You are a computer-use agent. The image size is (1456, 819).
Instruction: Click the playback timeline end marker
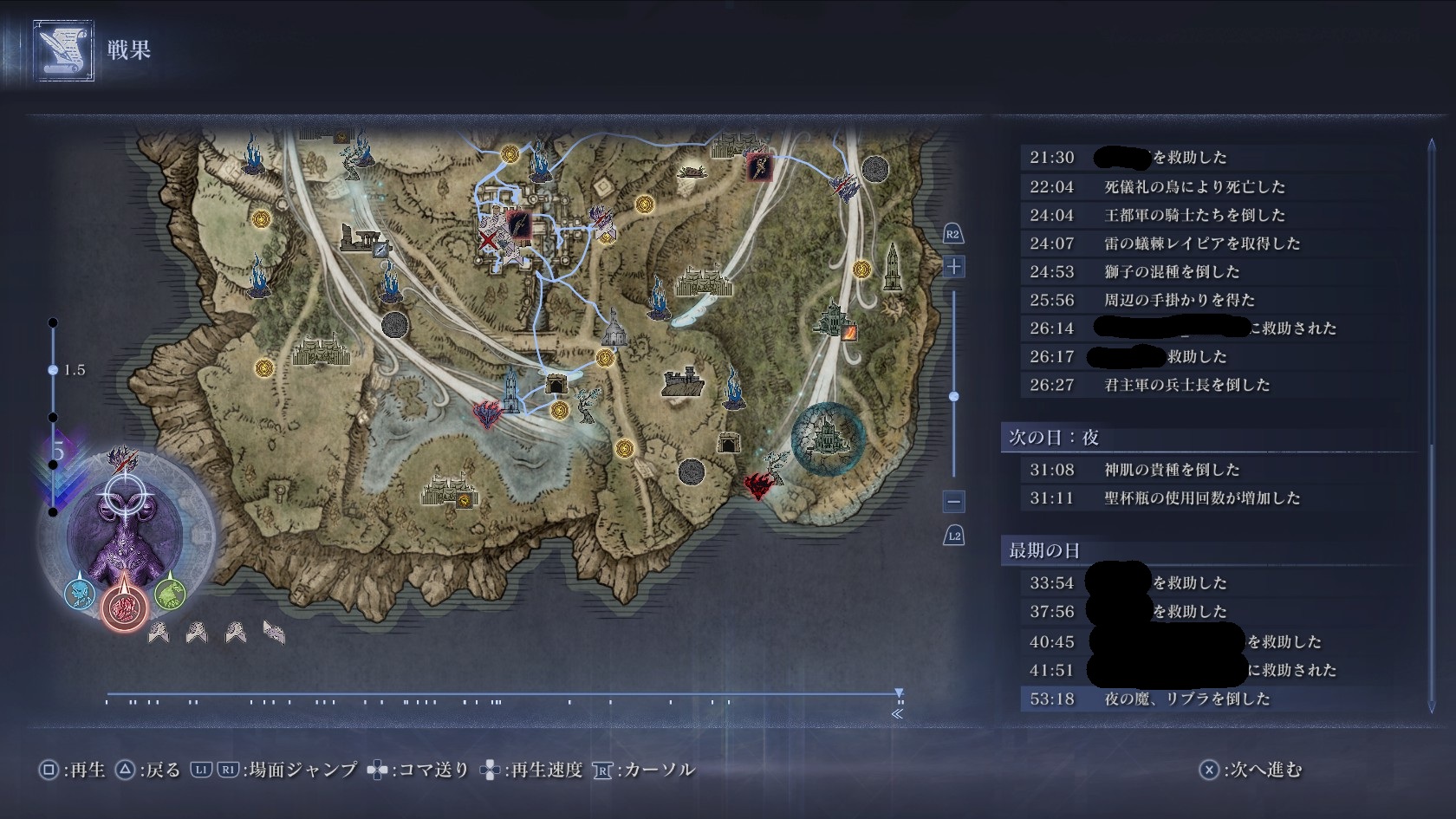[899, 693]
